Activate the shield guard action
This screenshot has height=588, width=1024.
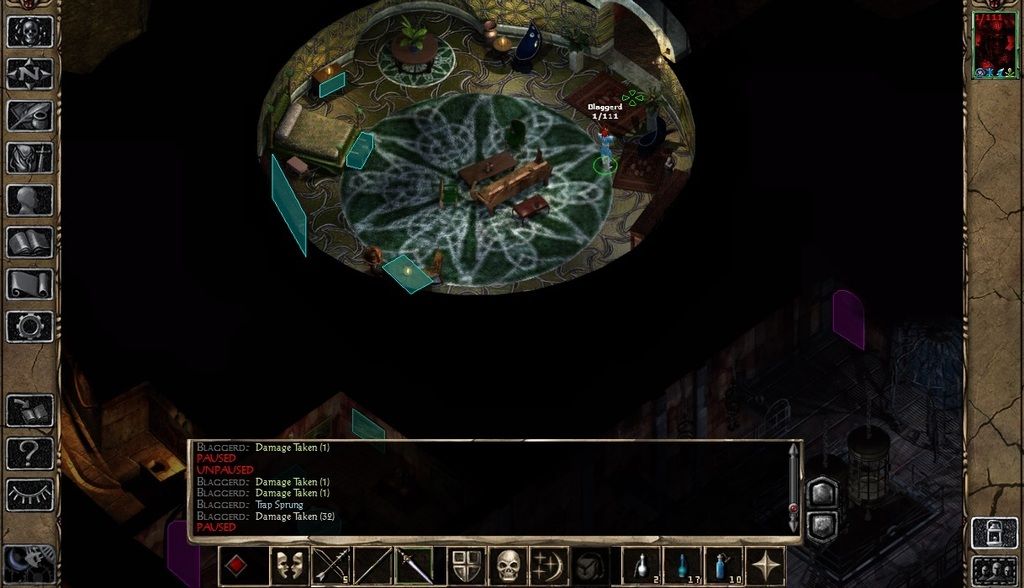467,566
